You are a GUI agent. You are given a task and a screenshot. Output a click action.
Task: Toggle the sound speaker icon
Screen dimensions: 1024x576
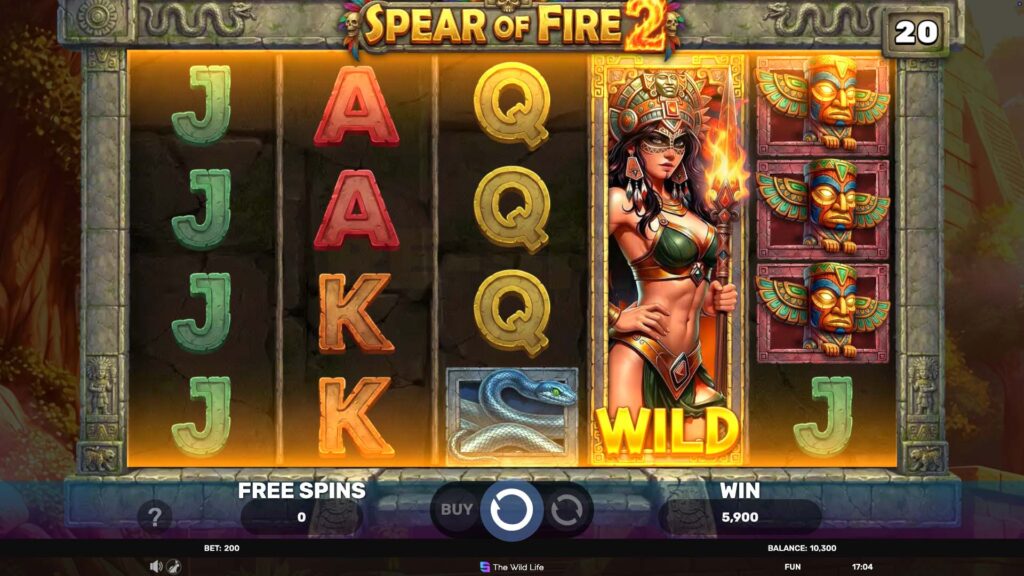(x=156, y=566)
